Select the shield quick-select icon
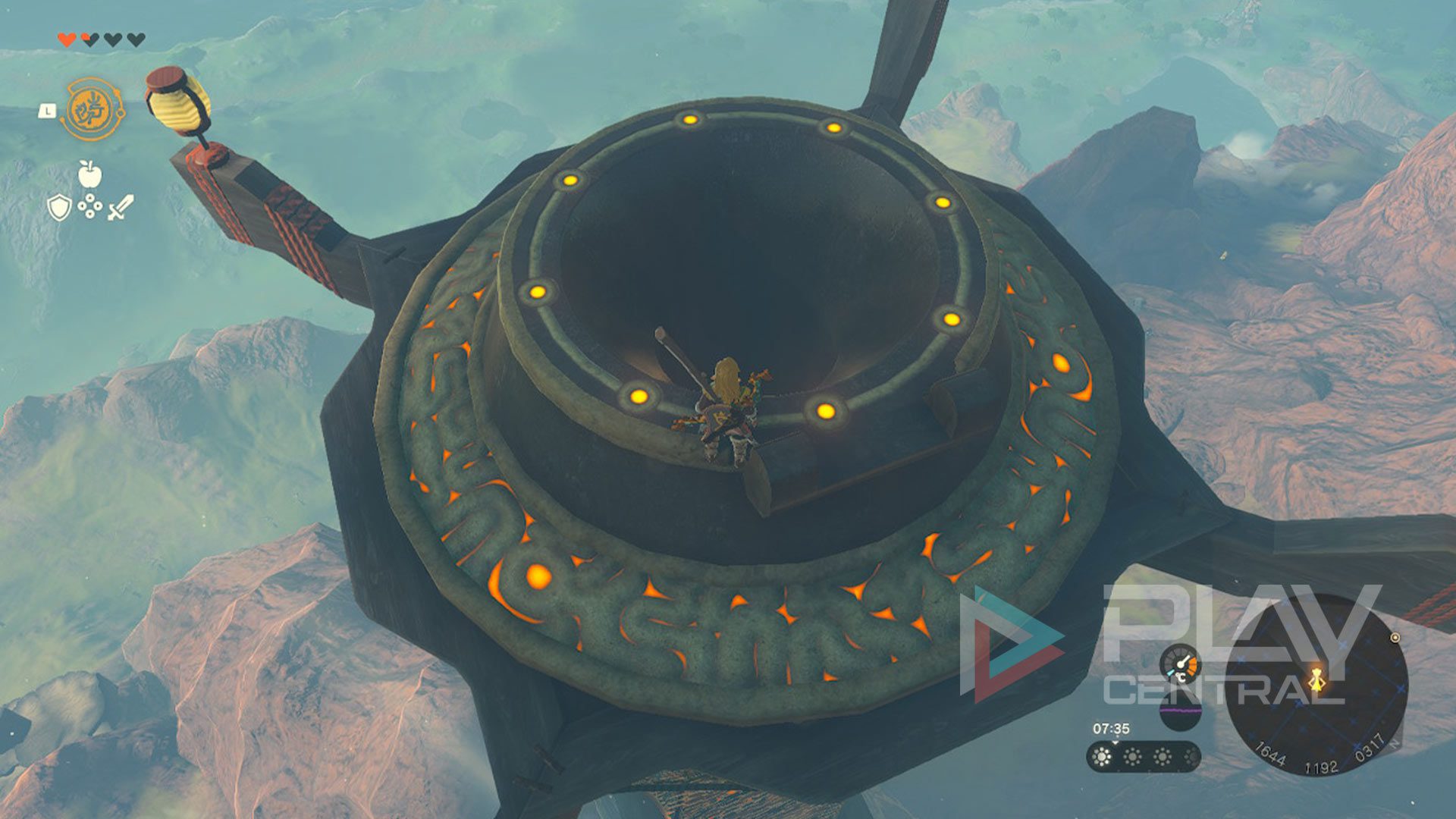This screenshot has width=1456, height=819. click(58, 207)
